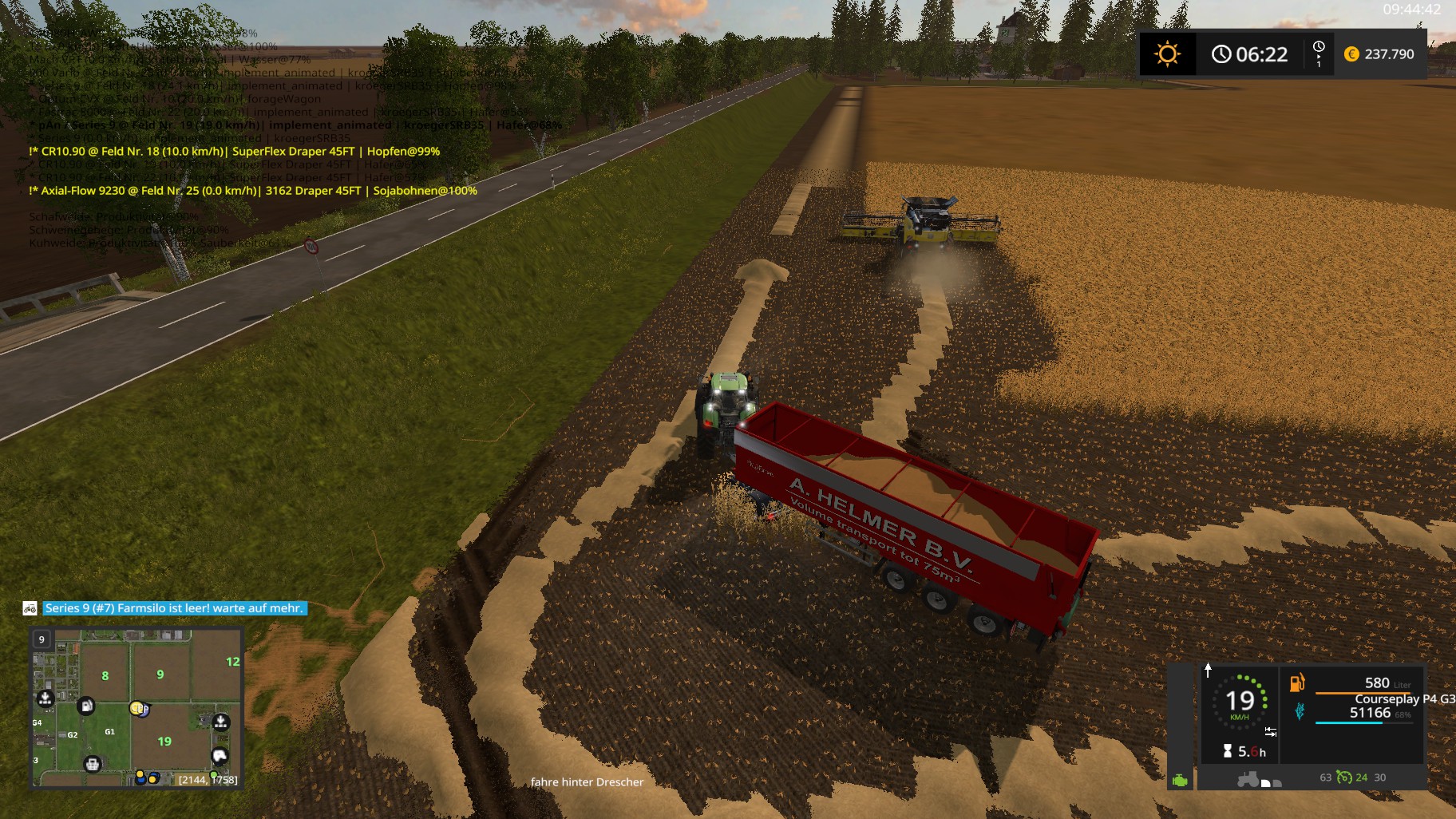
Task: Click the 'Series 9 (#7) Farmsilo ist leer' notification
Action: pos(172,609)
